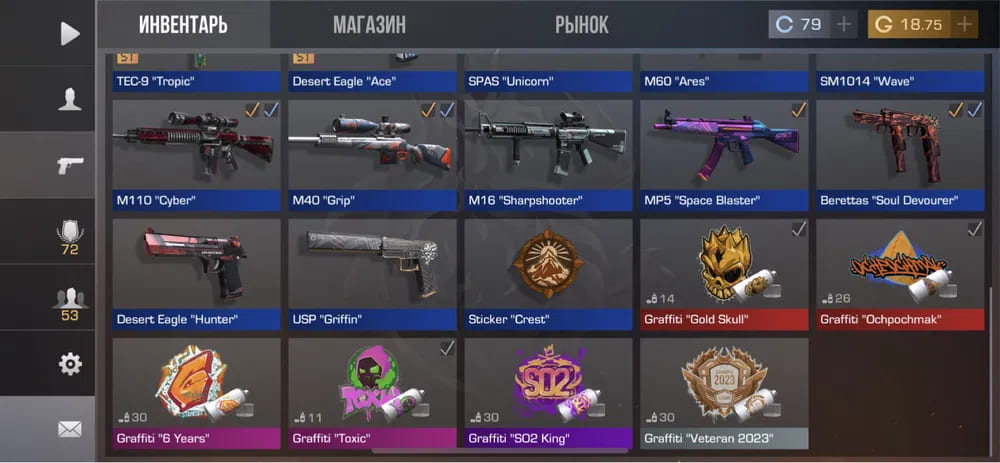1000x463 pixels.
Task: Open the player profile icon
Action: 69,99
